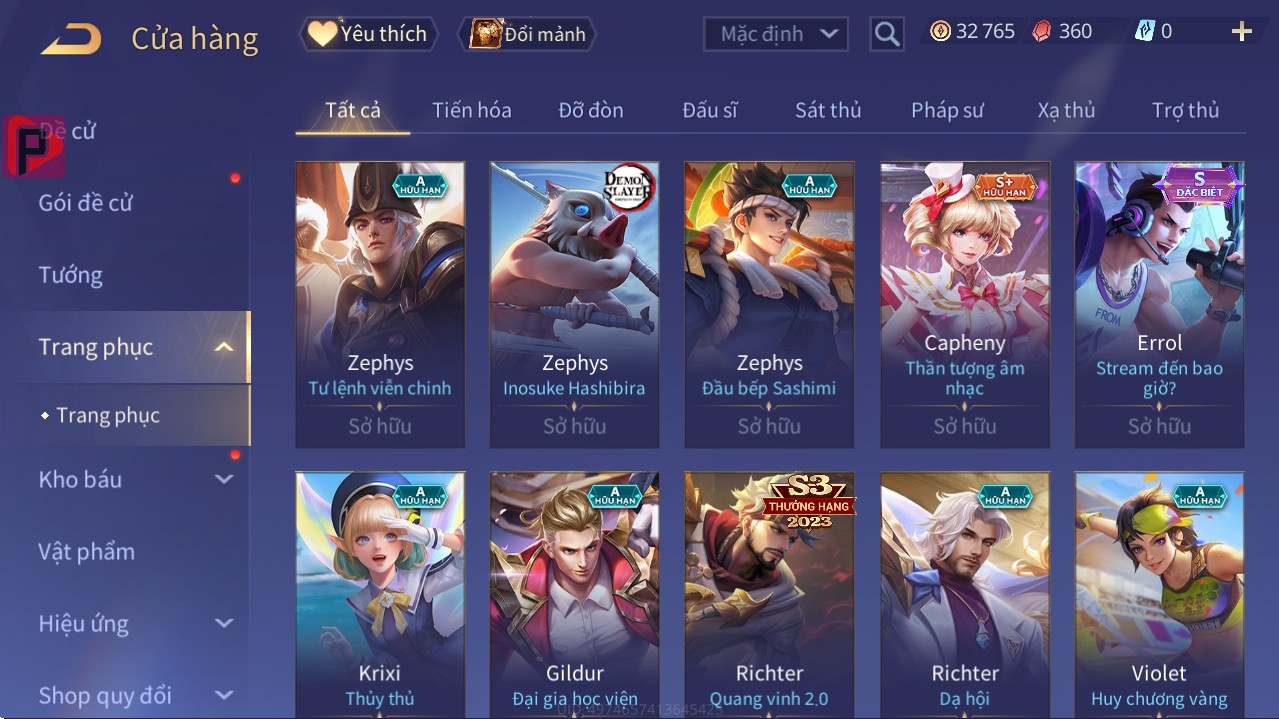View the Errol Stream đến bao giờ skin

click(1159, 305)
